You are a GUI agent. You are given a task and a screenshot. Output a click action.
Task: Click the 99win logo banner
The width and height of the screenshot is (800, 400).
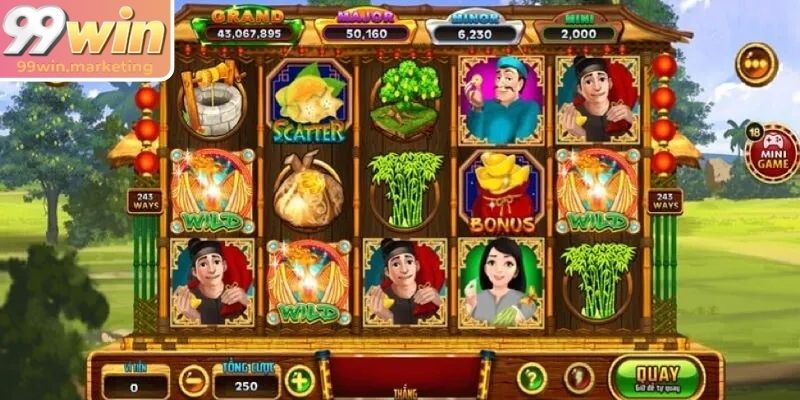point(86,40)
